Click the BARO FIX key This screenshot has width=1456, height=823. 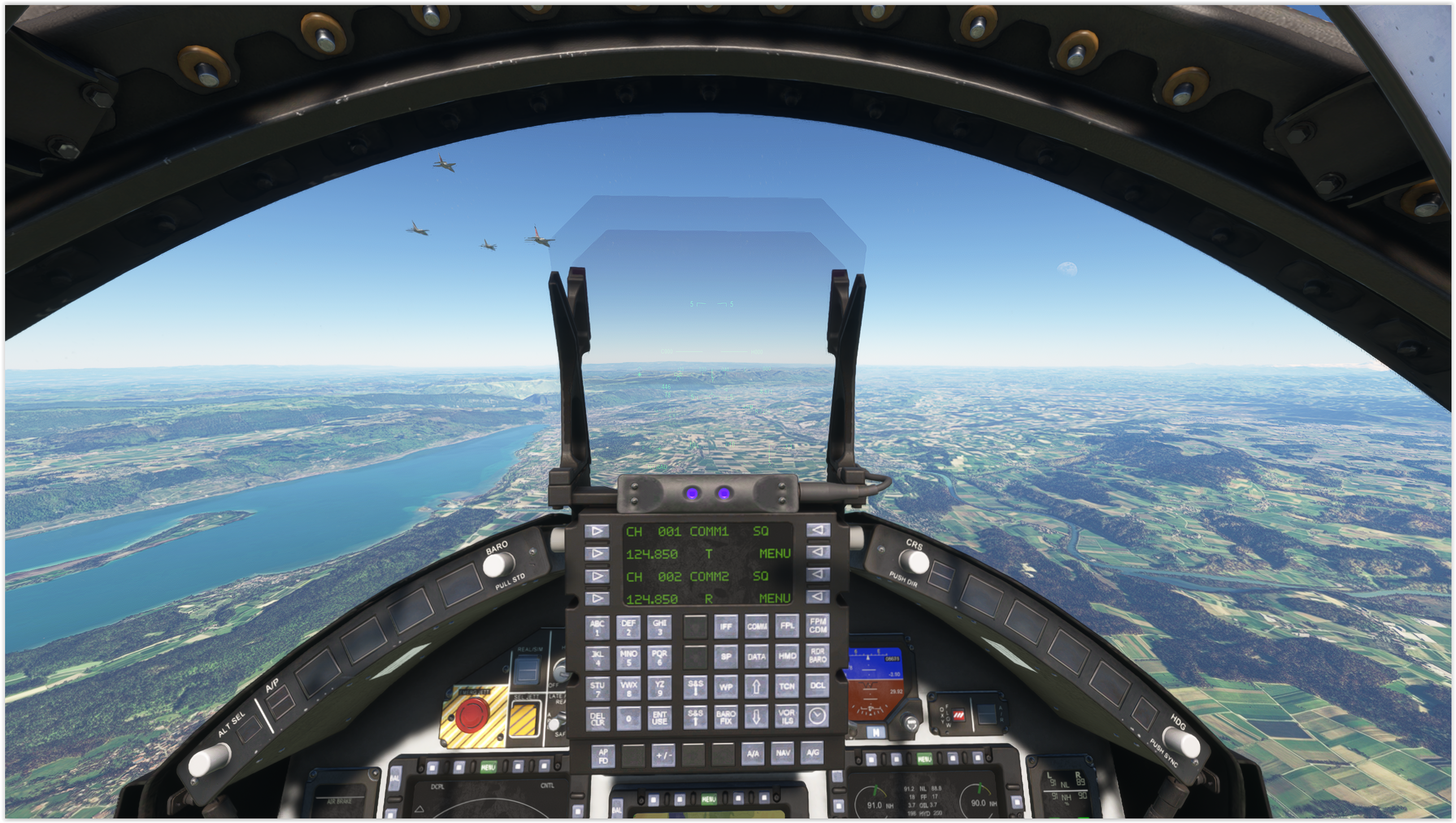coord(725,717)
